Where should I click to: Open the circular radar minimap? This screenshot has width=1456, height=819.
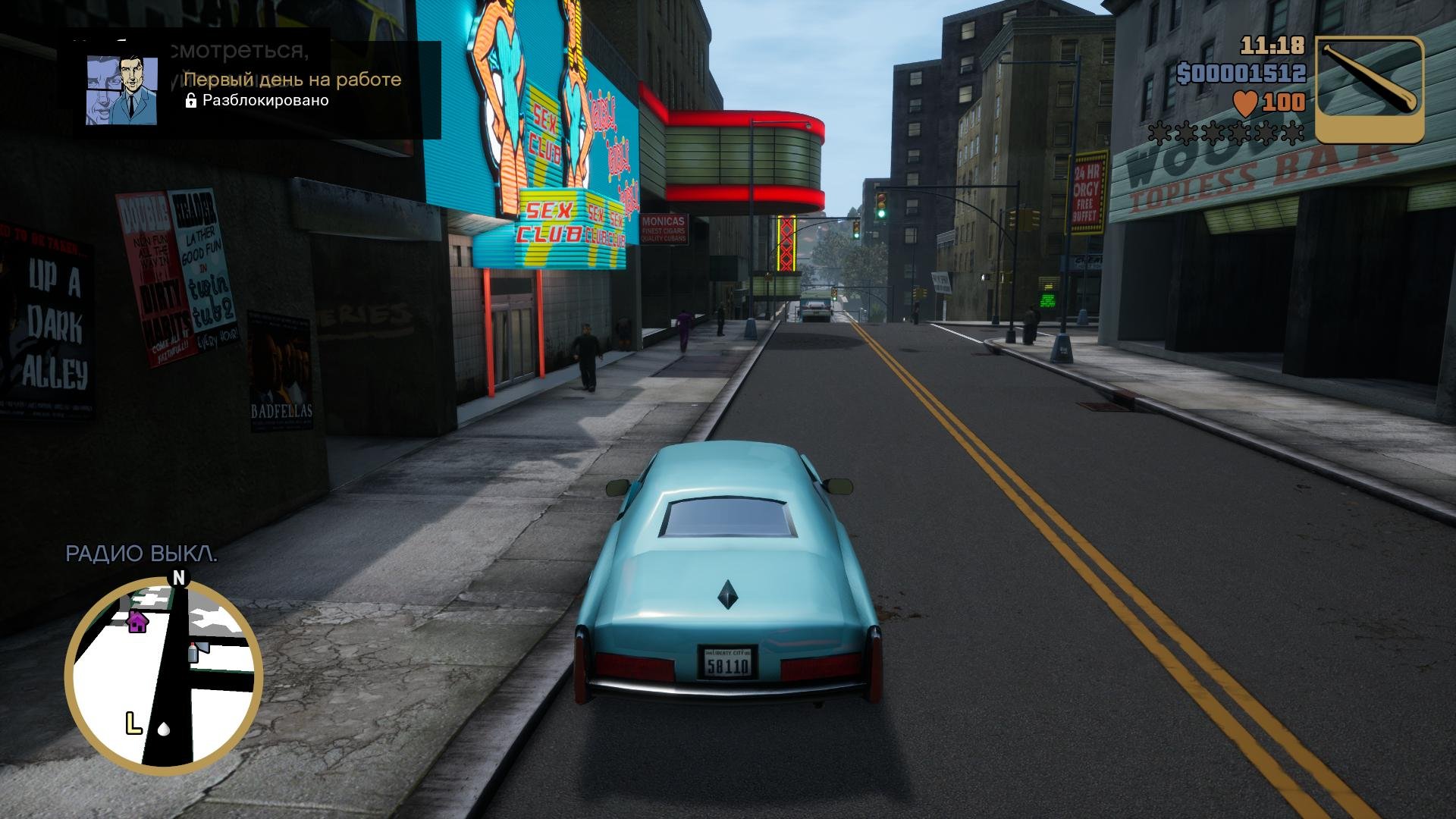[164, 675]
